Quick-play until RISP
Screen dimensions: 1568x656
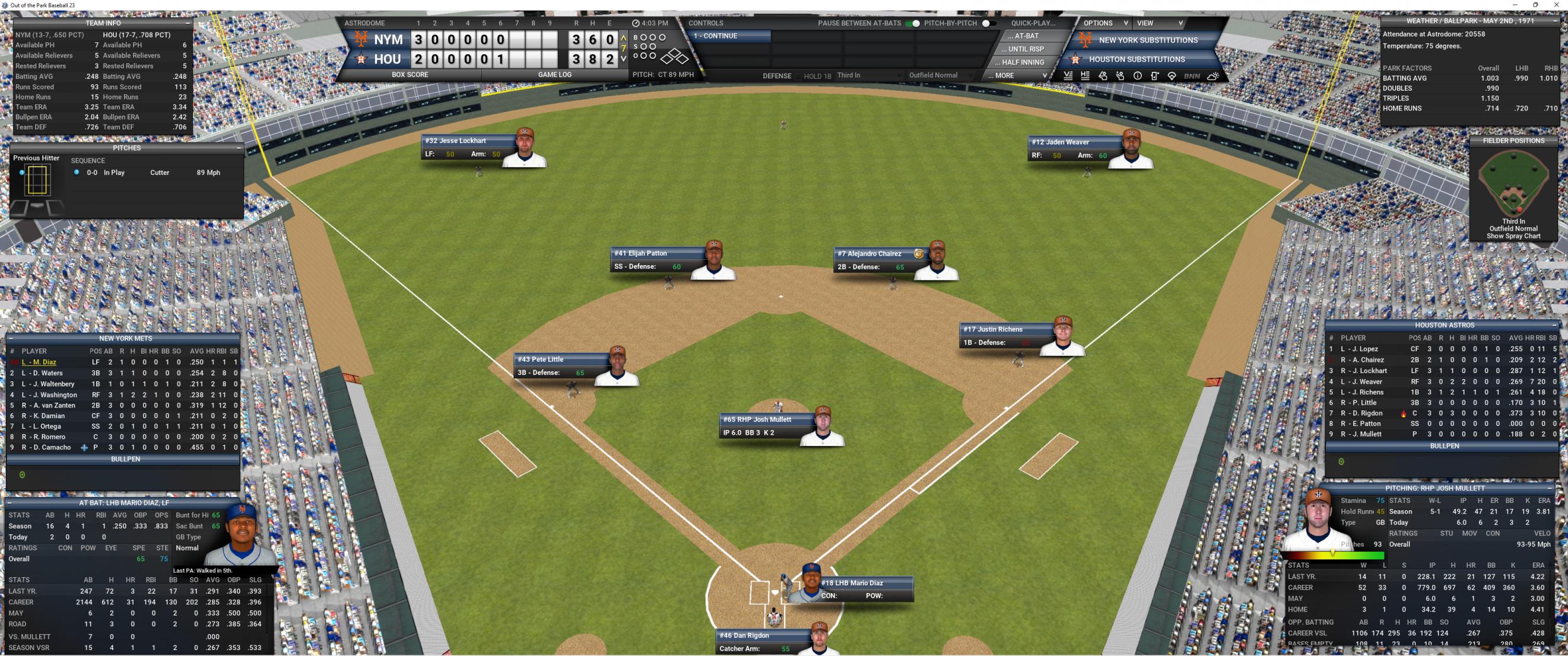1026,49
